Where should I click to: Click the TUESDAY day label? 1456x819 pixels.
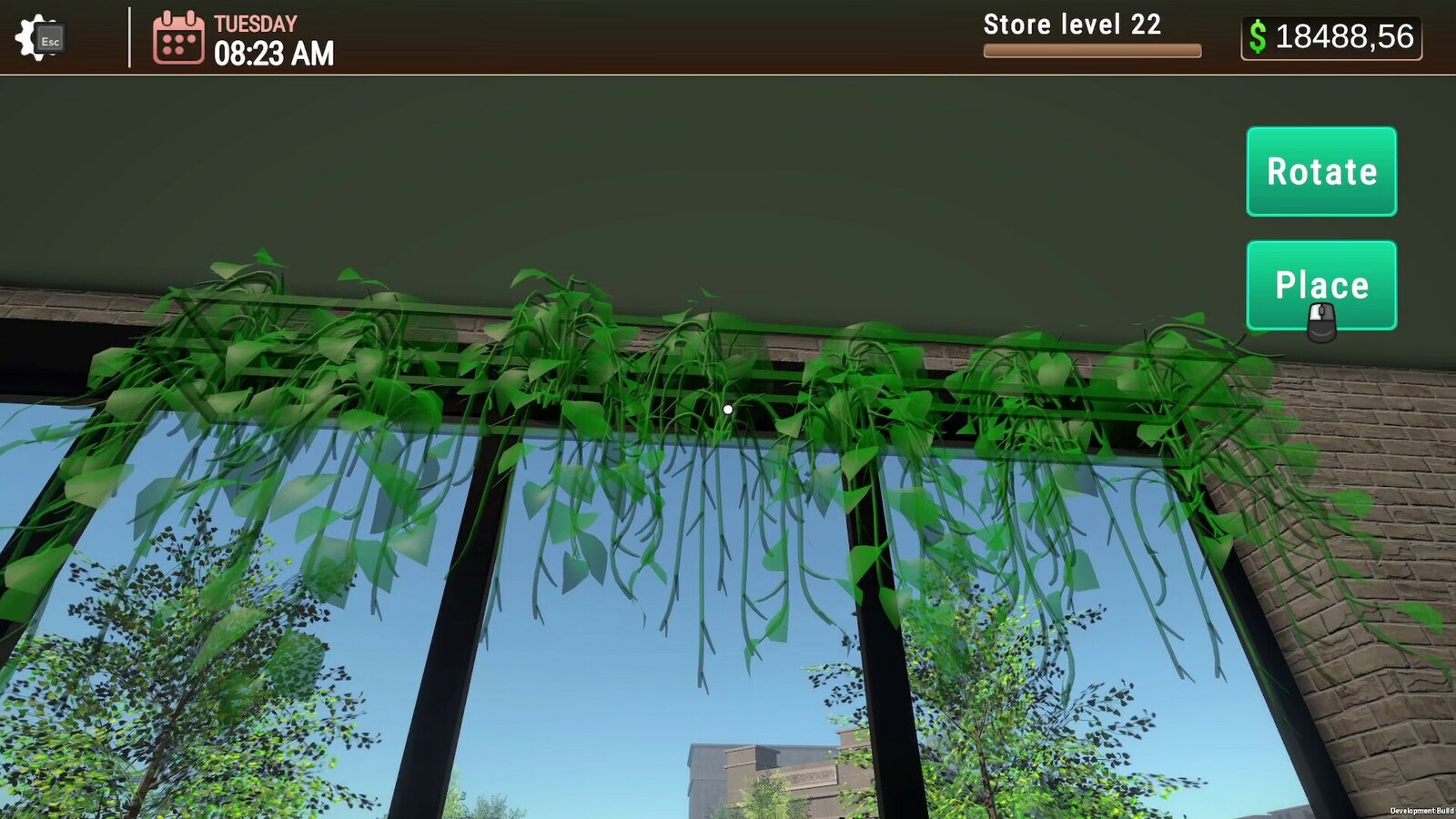point(256,23)
